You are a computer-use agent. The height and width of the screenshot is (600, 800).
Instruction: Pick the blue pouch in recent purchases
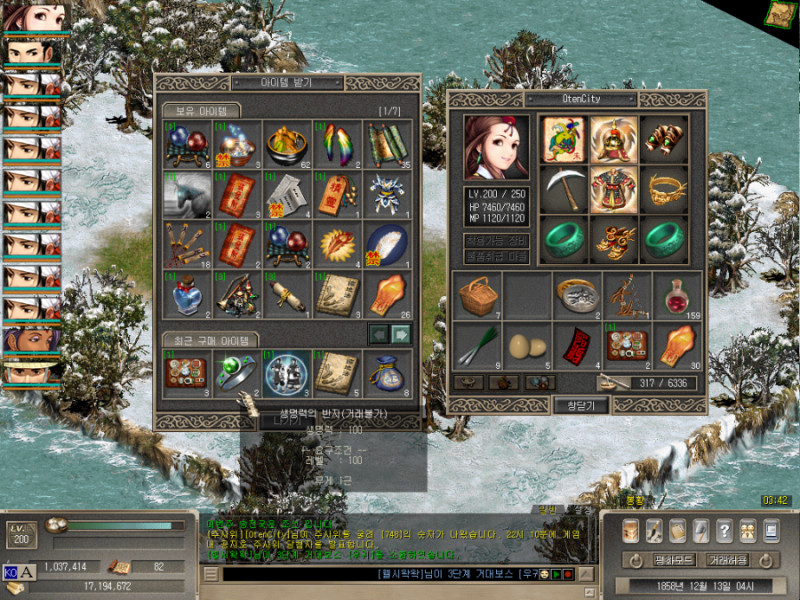388,372
